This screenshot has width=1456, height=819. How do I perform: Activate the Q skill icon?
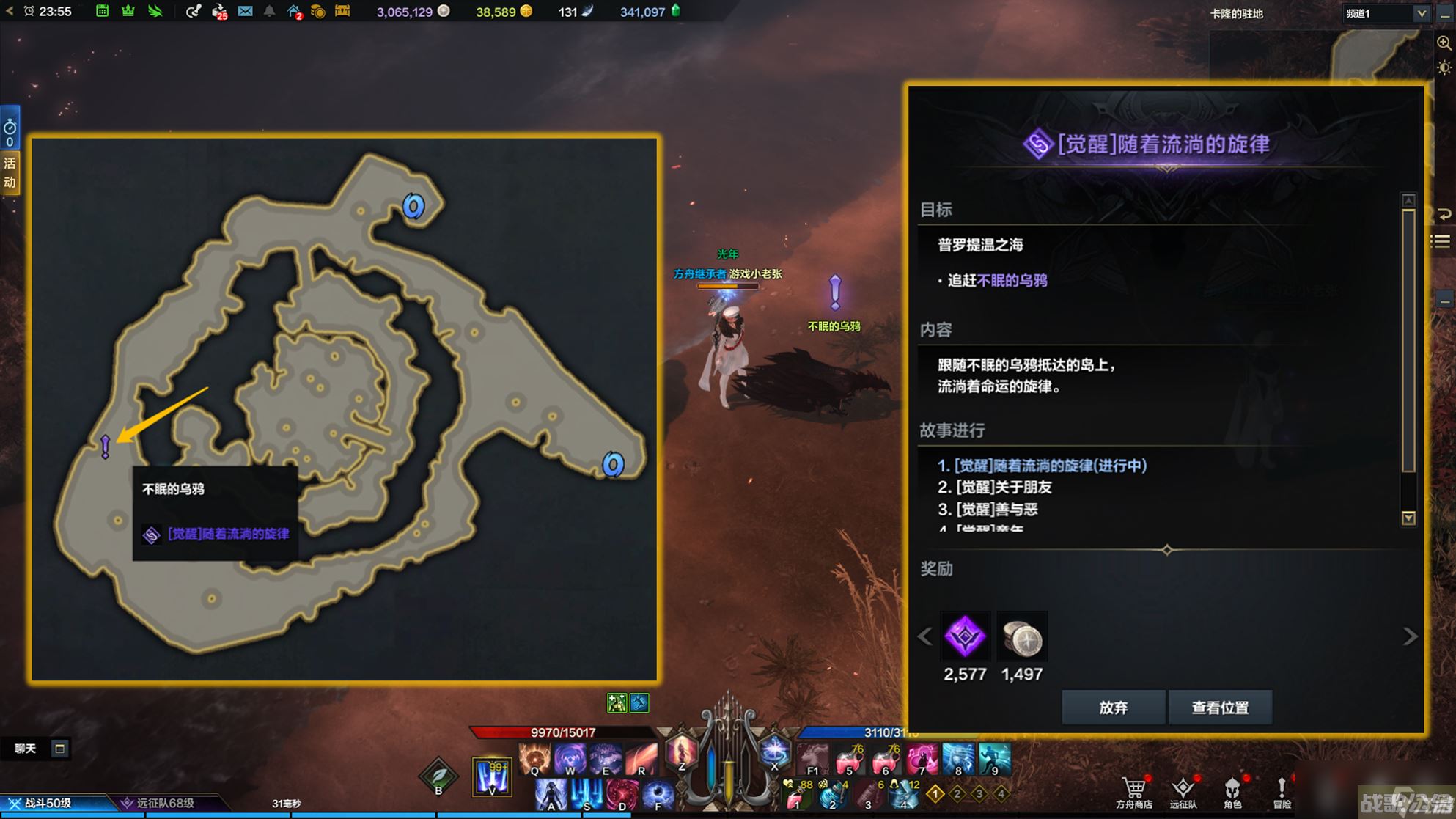[535, 758]
